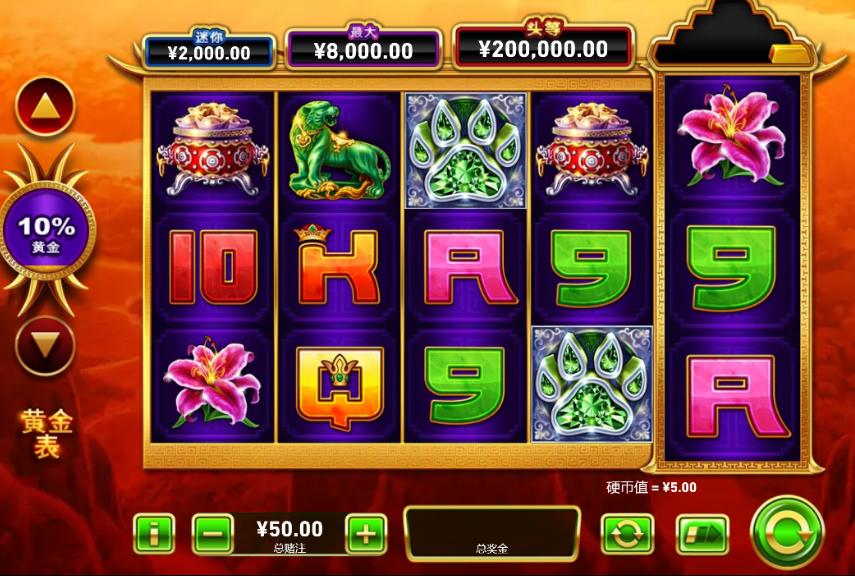Spin the reels with the green button
Image resolution: width=855 pixels, height=576 pixels.
click(787, 533)
